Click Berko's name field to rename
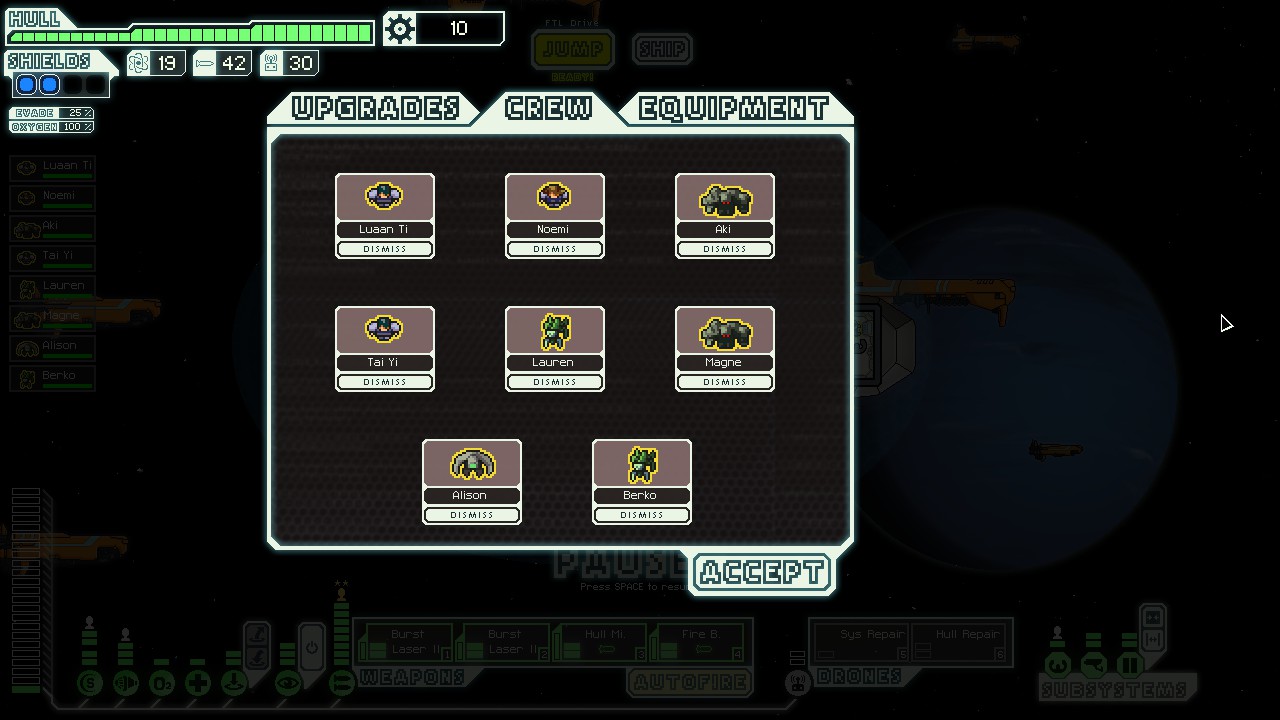 click(641, 495)
